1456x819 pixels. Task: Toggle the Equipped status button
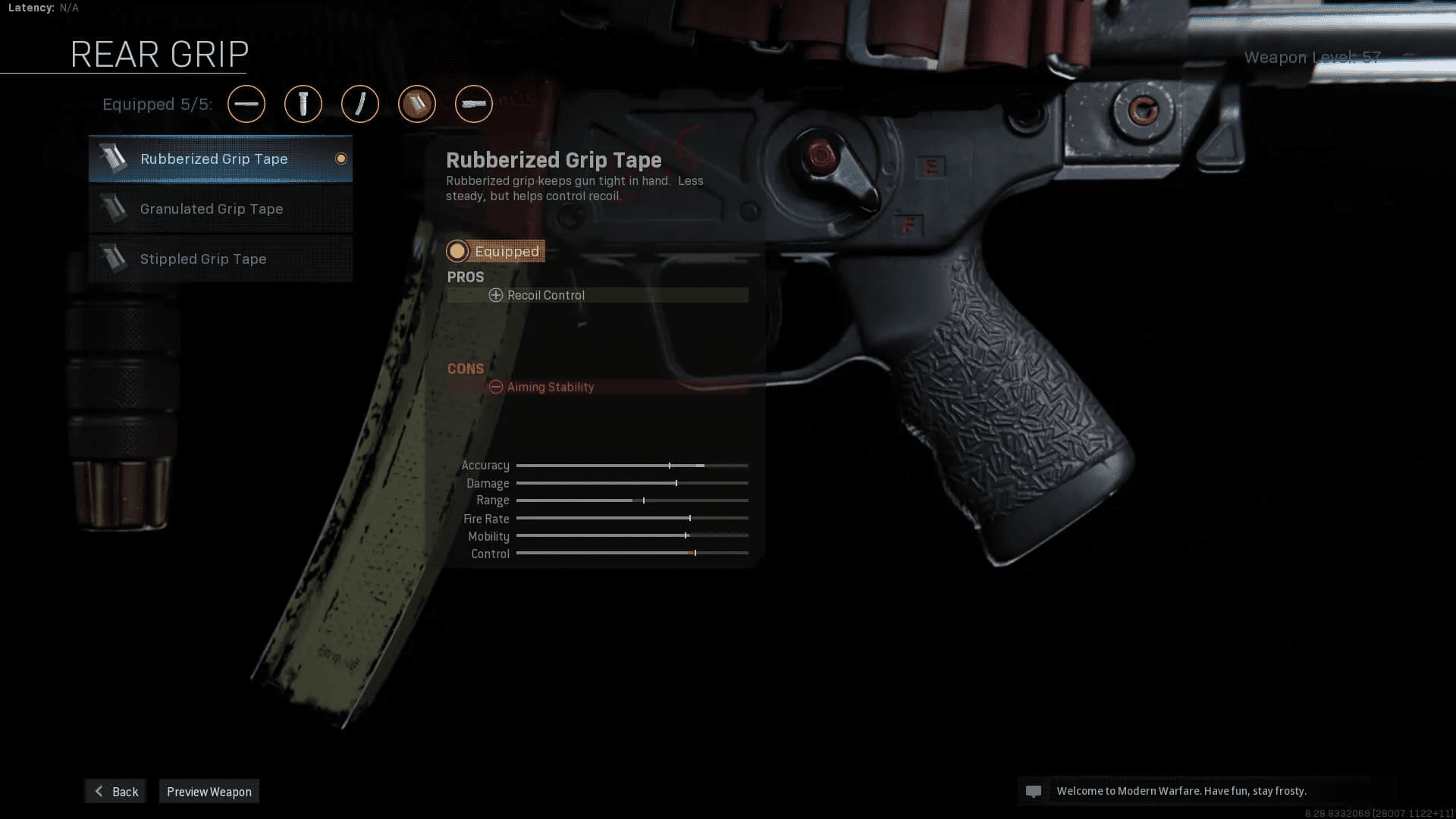coord(494,250)
